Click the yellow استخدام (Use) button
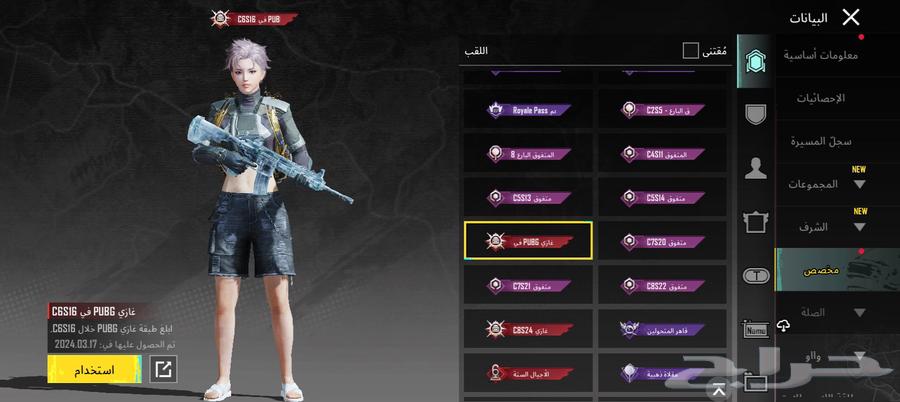The image size is (900, 402). (x=94, y=370)
